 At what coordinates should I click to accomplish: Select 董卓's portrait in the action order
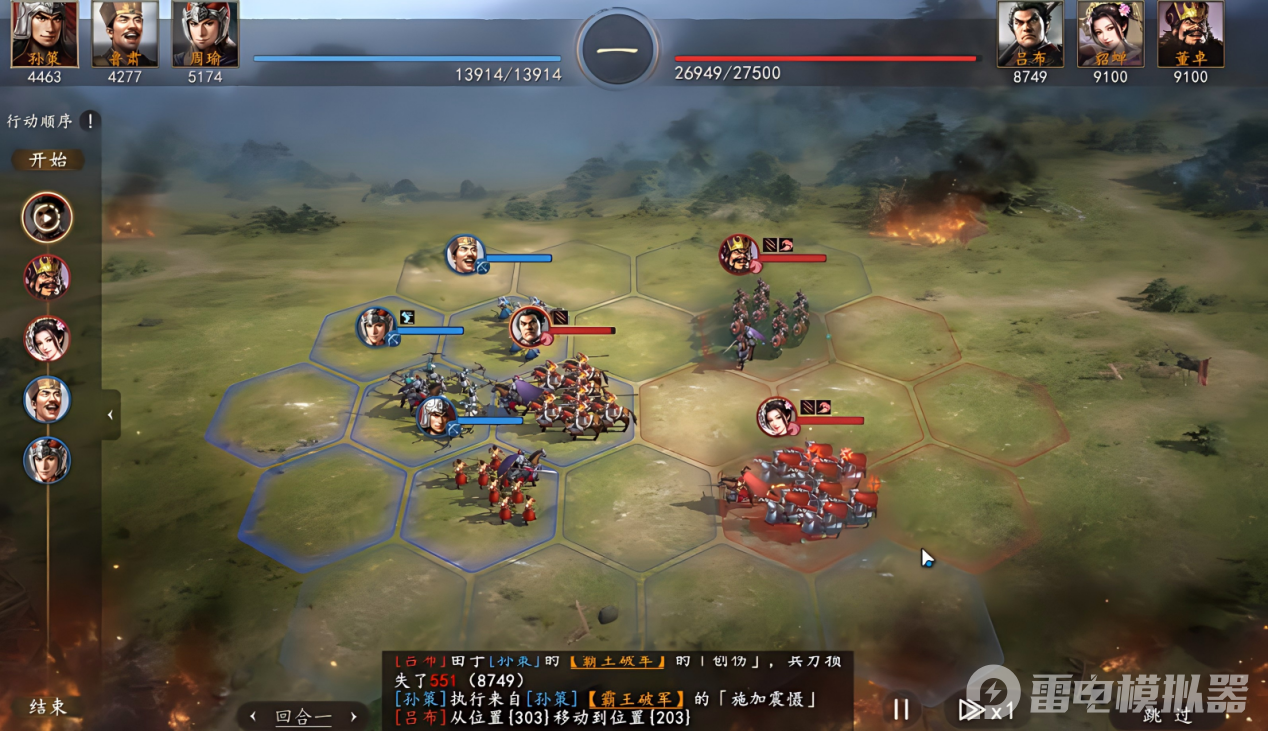pyautogui.click(x=47, y=277)
